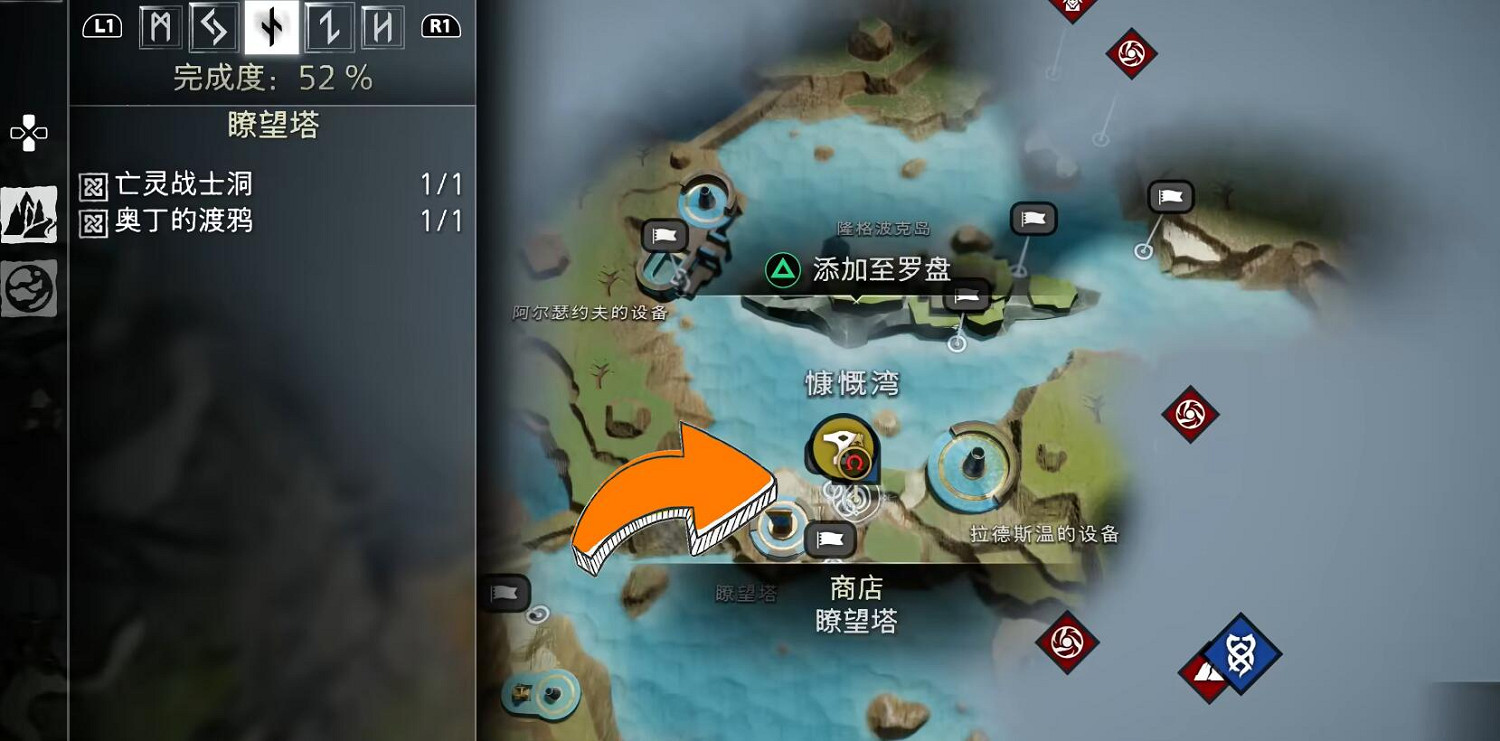Click the 拉德斯温的设备 synchronization point
Screen dimensions: 1500x741
tap(968, 462)
